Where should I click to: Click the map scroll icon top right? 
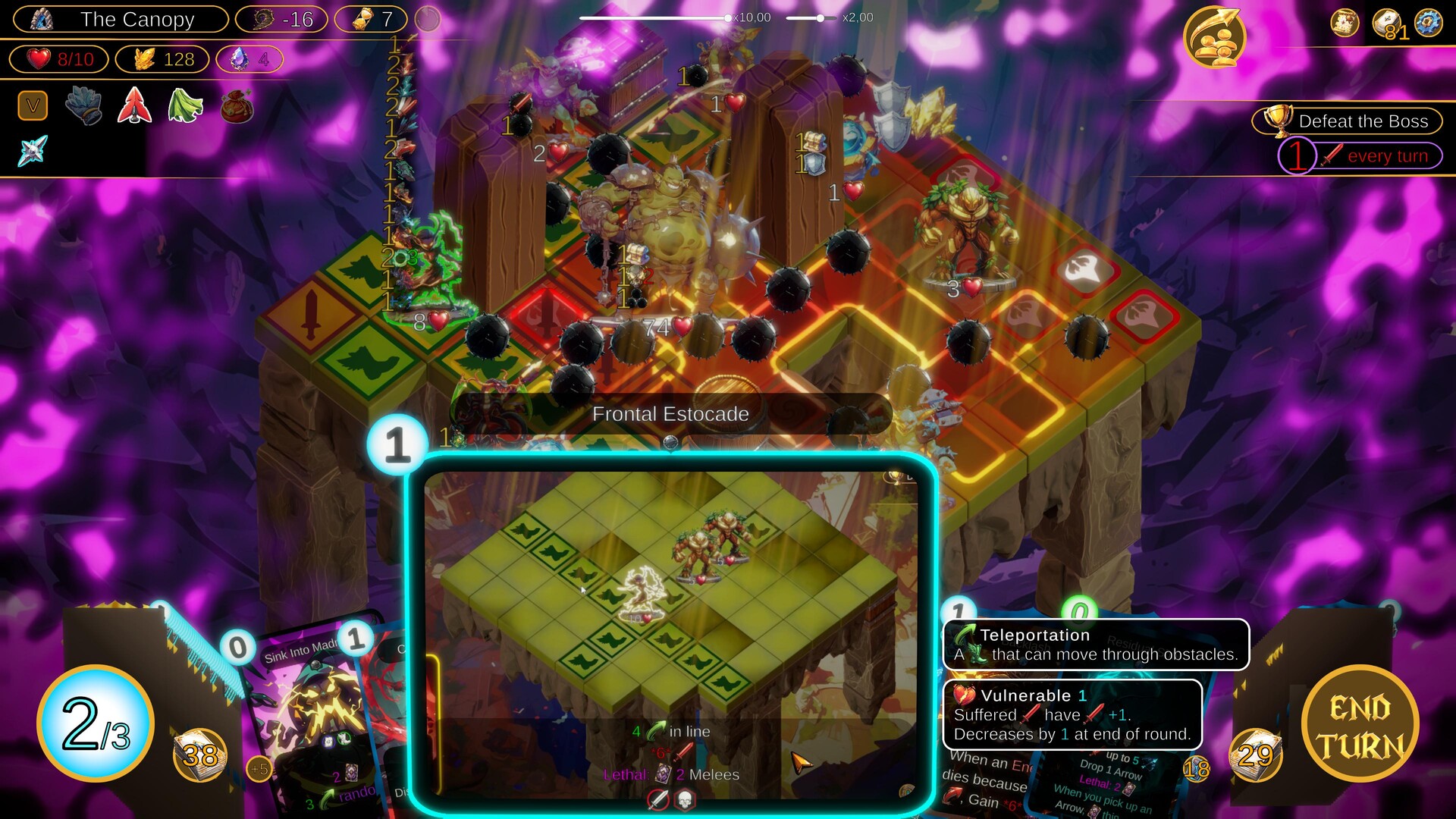1344,23
